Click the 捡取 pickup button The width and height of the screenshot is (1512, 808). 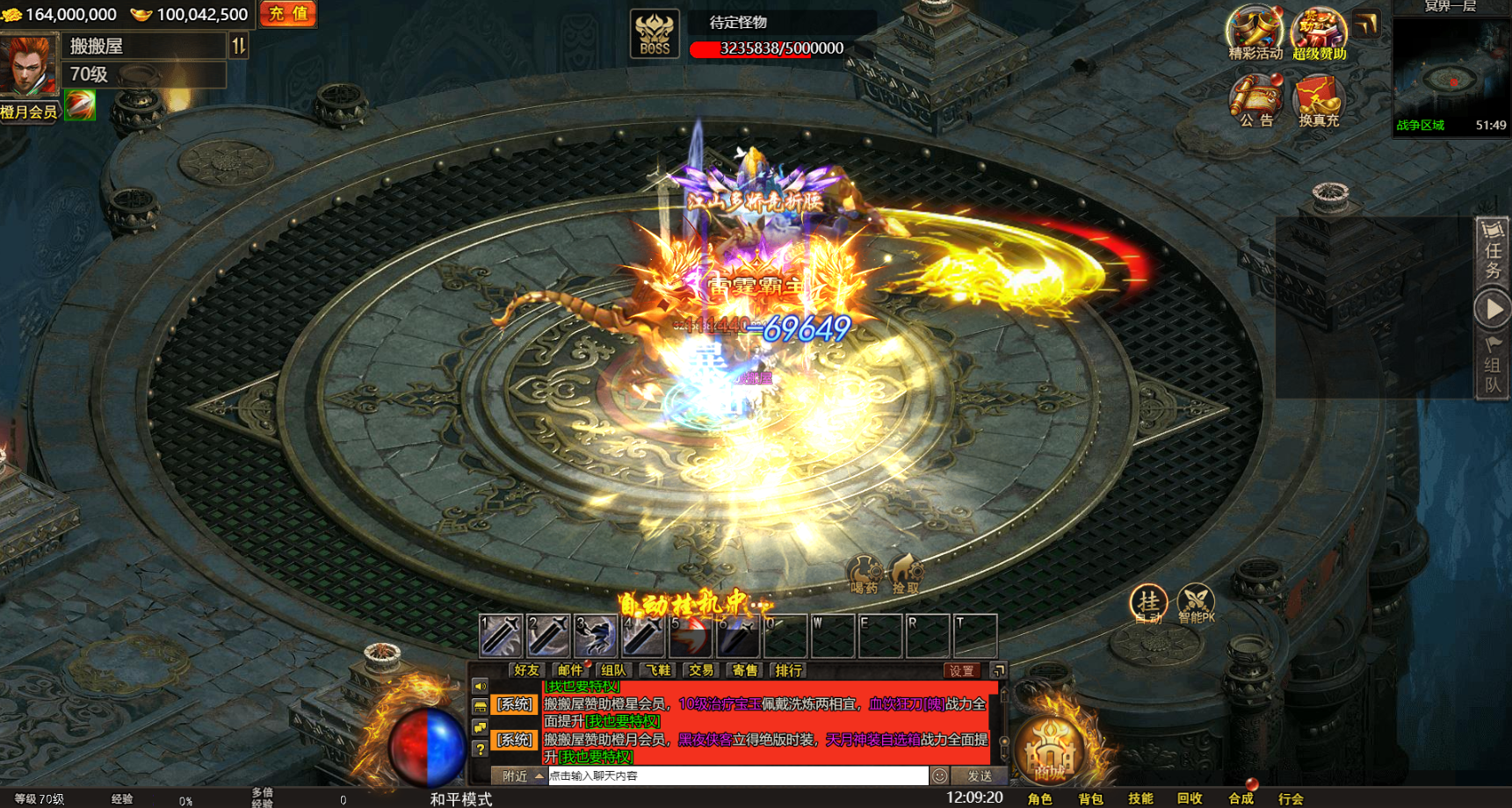(x=905, y=574)
